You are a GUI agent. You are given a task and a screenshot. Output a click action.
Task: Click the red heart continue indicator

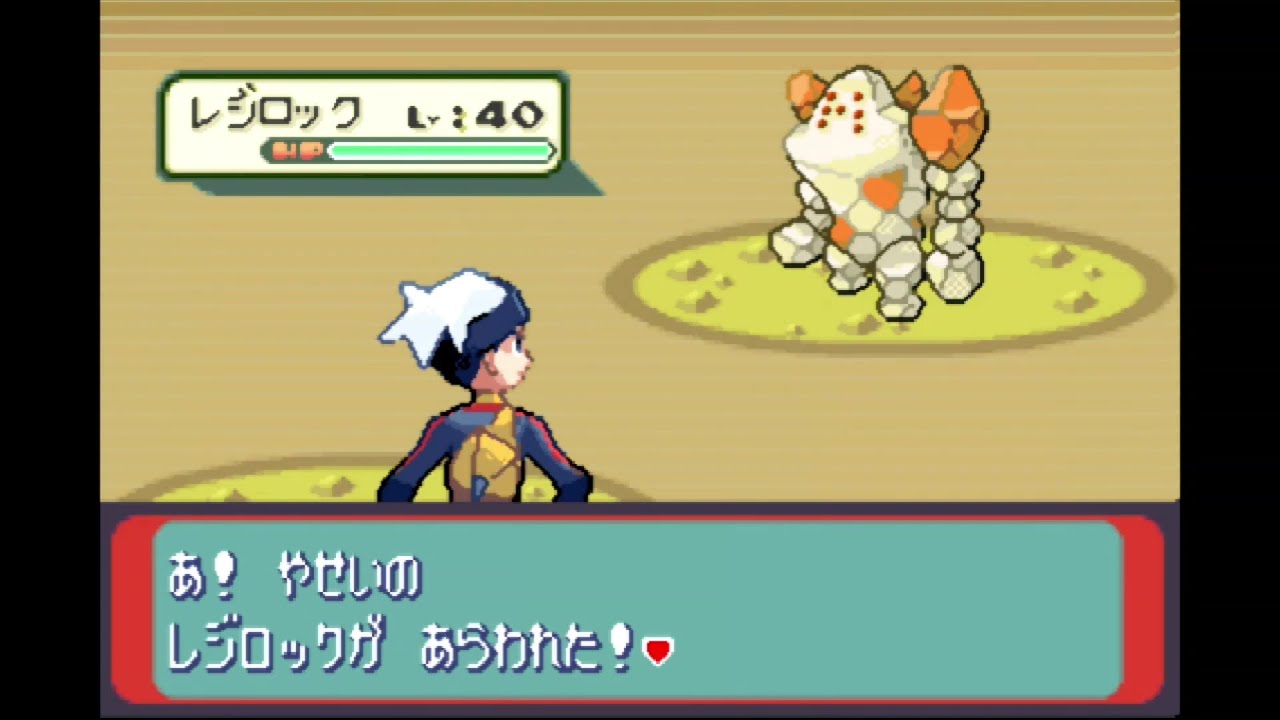pos(660,650)
